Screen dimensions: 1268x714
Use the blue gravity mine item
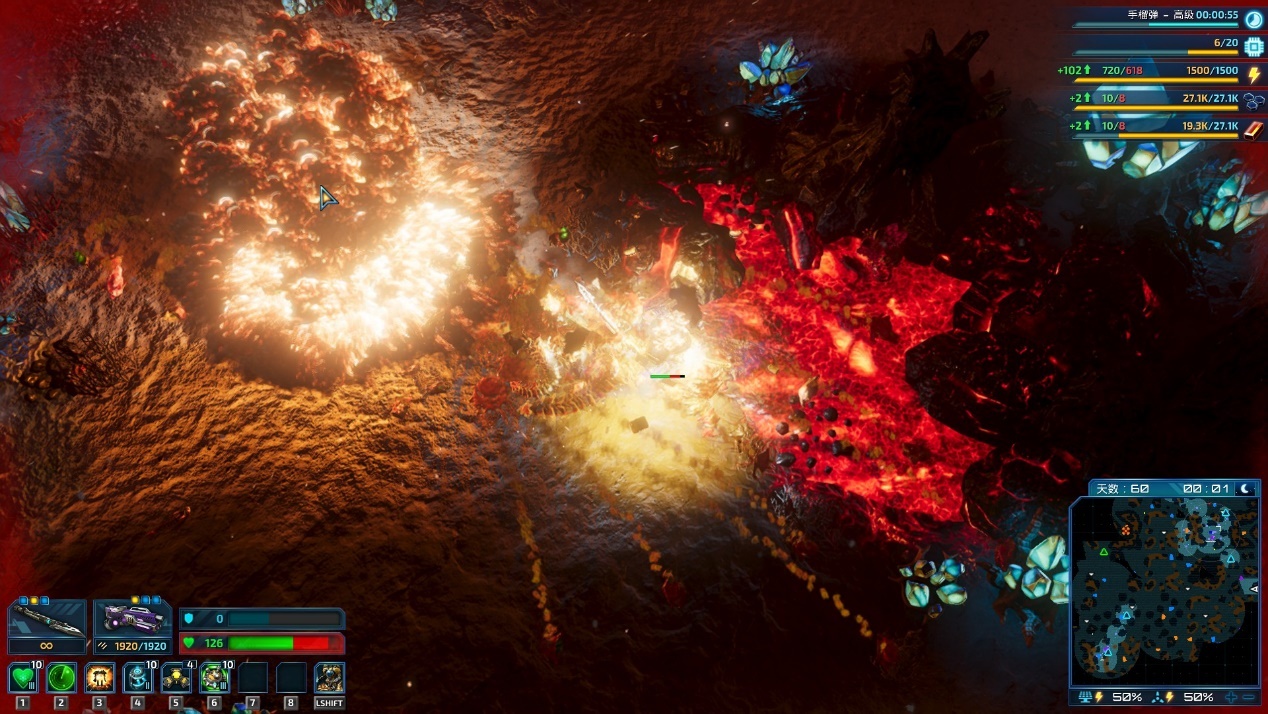click(138, 678)
